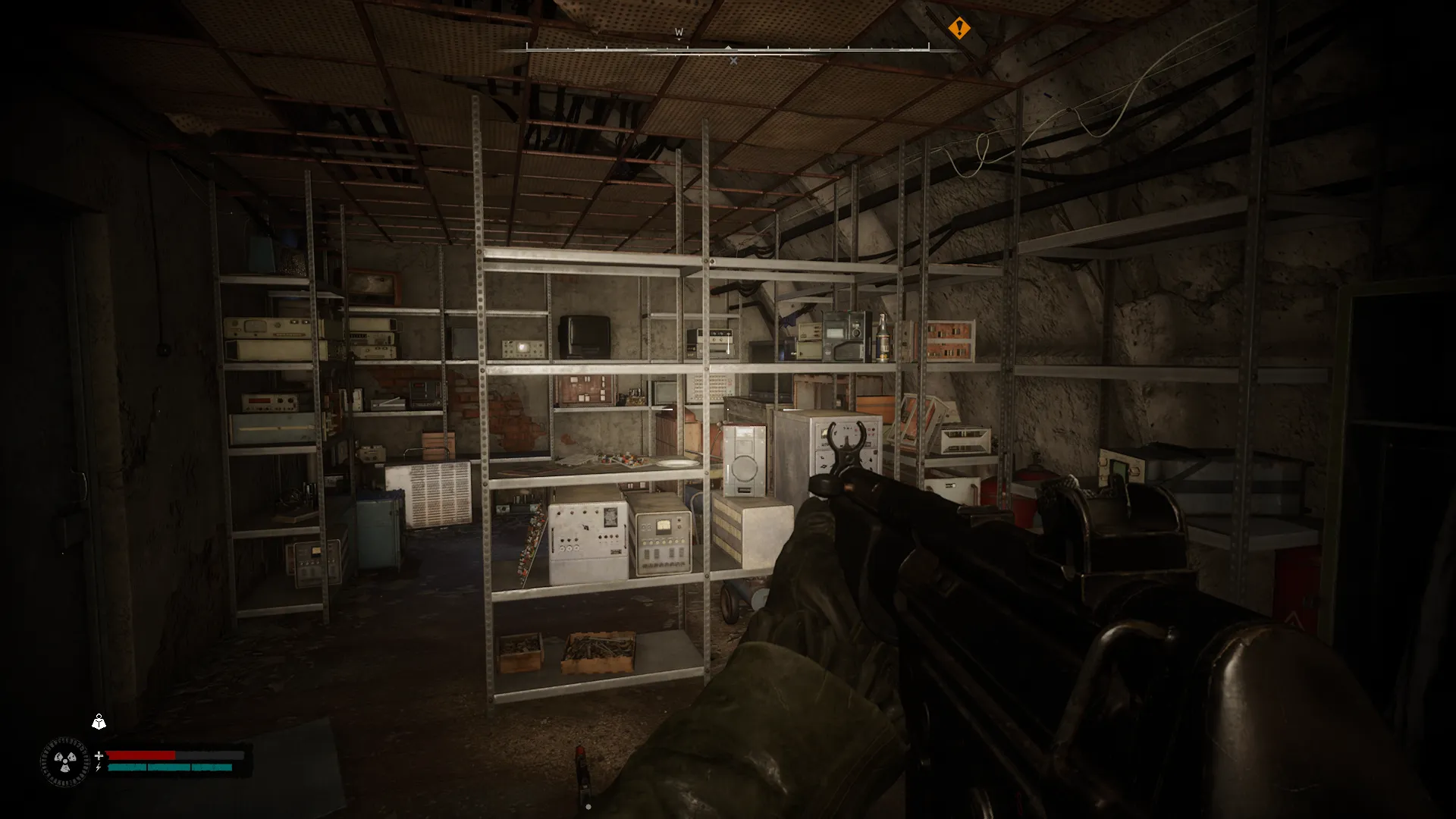The height and width of the screenshot is (819, 1456).
Task: Click the weight carry-capacity icon
Action: click(99, 723)
